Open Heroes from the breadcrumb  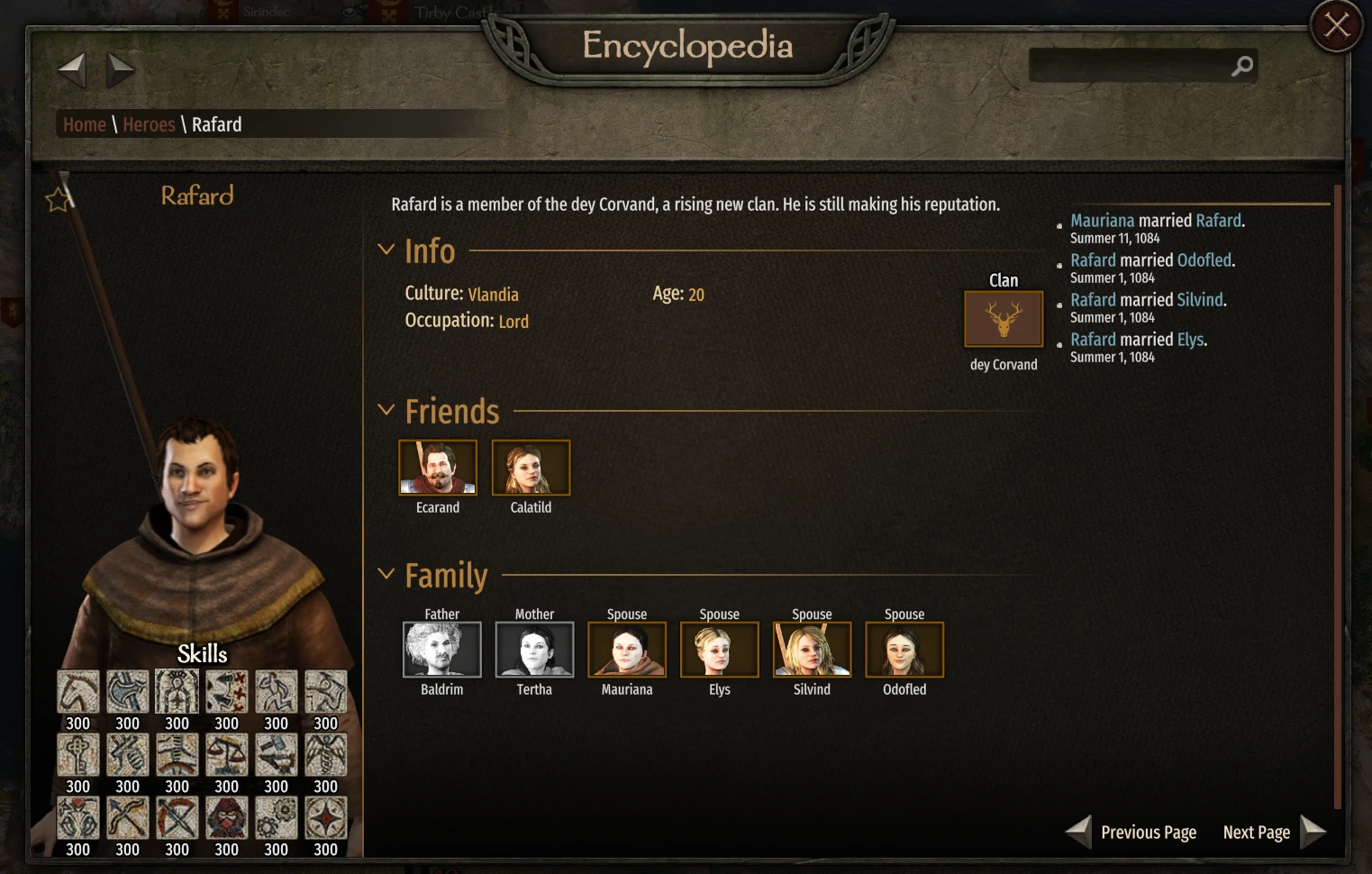(149, 124)
